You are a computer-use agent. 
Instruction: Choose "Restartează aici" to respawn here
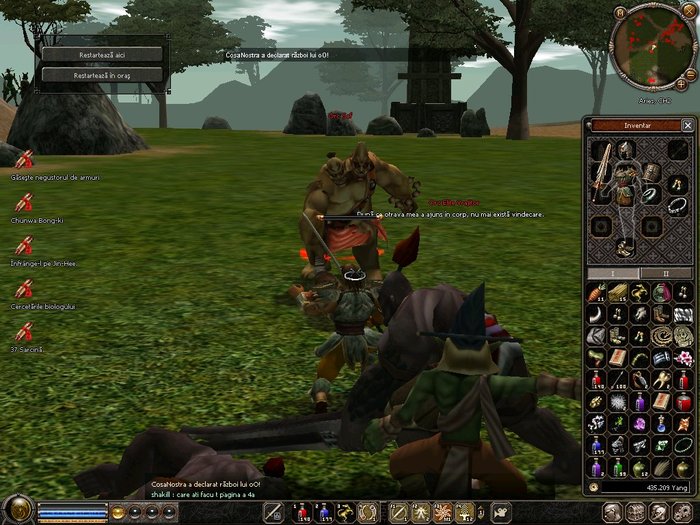pyautogui.click(x=101, y=54)
